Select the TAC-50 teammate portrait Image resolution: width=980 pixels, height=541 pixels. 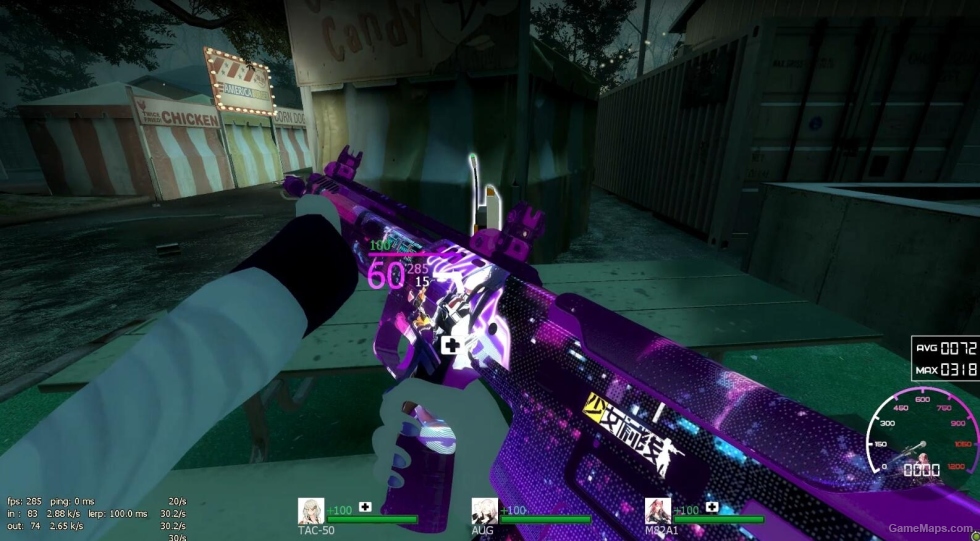[311, 511]
